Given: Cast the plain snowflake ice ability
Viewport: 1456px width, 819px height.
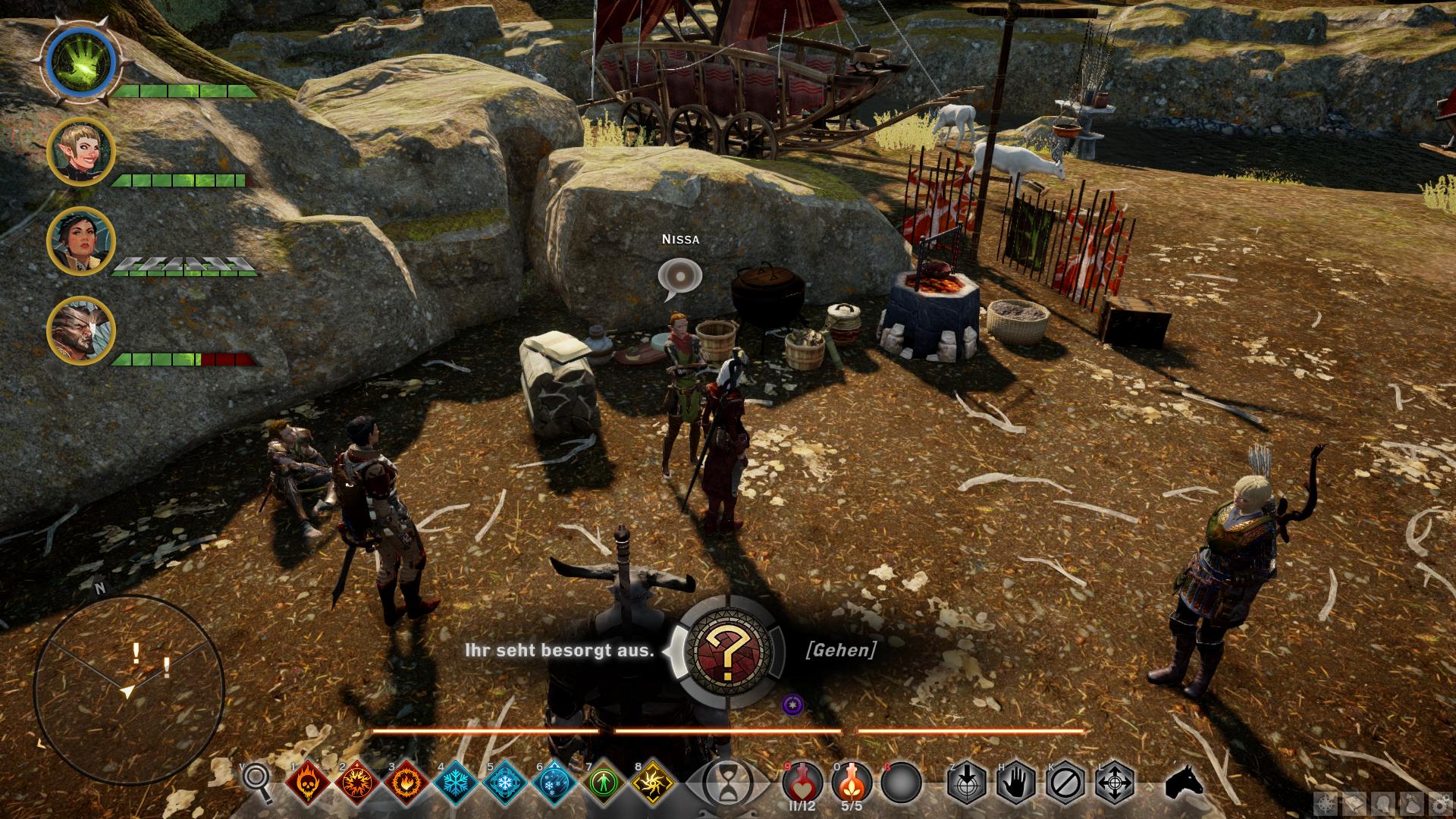Looking at the screenshot, I should coord(456,782).
